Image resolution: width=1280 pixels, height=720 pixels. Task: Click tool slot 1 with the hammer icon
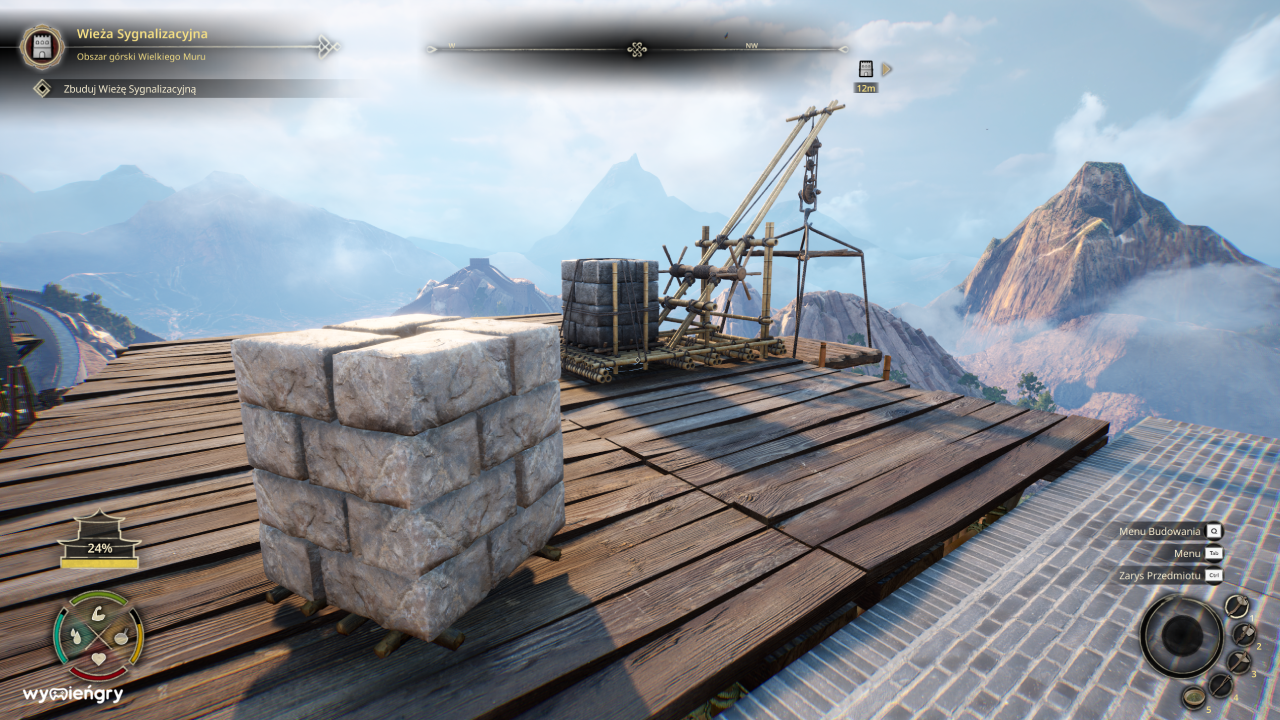(1237, 606)
